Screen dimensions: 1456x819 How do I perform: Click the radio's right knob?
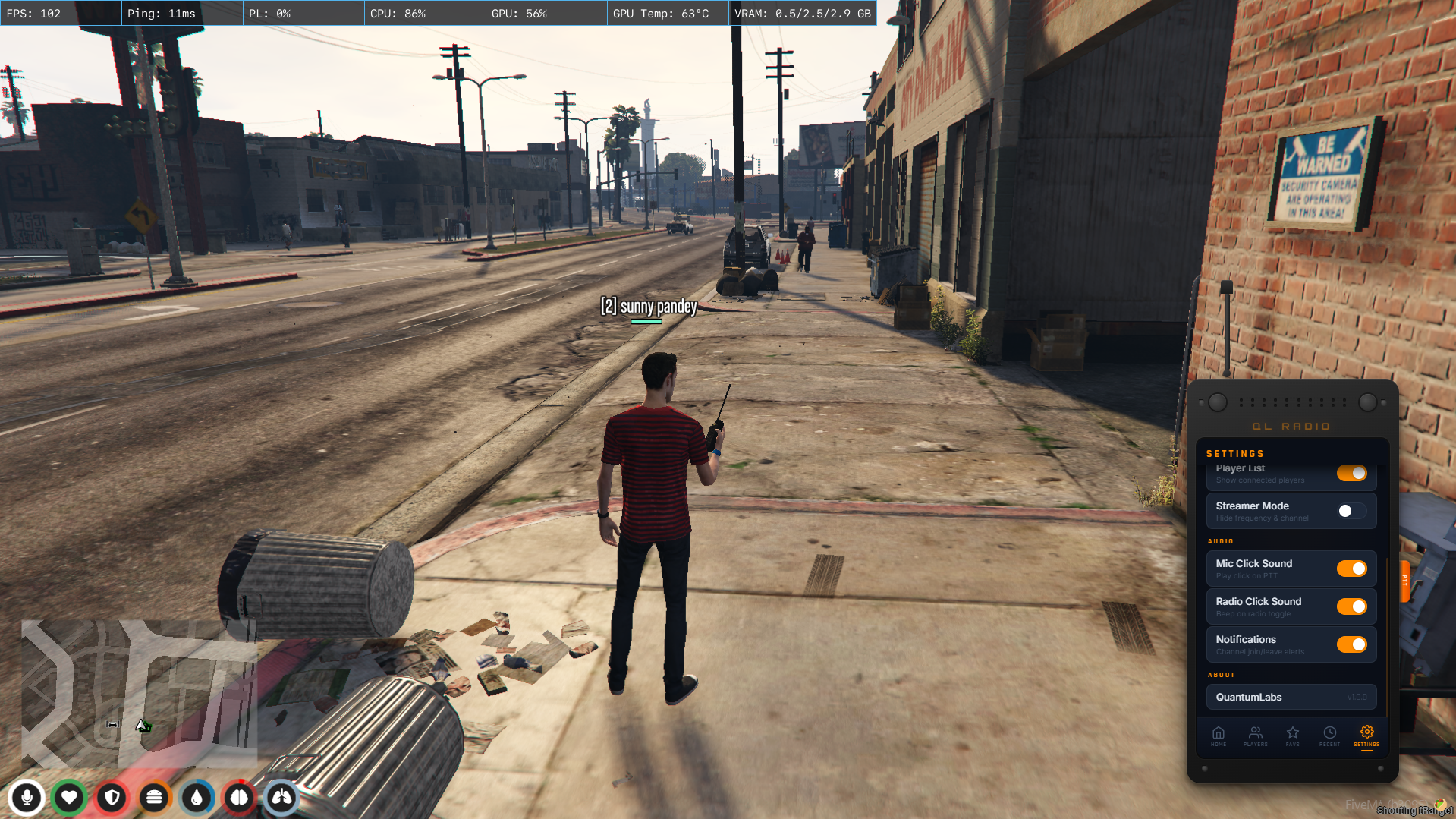(1367, 402)
